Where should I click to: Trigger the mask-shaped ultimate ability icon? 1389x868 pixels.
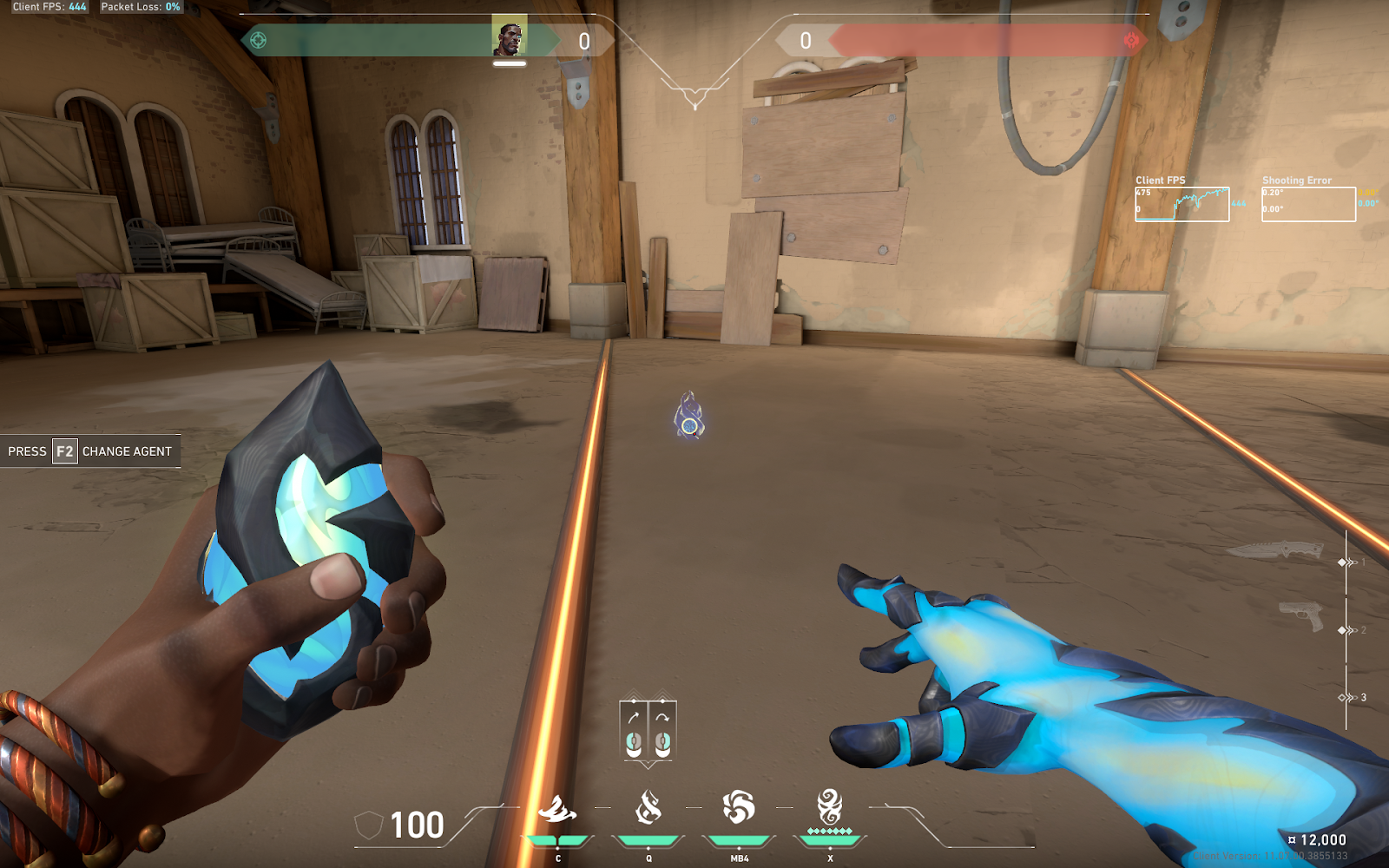pos(829,807)
